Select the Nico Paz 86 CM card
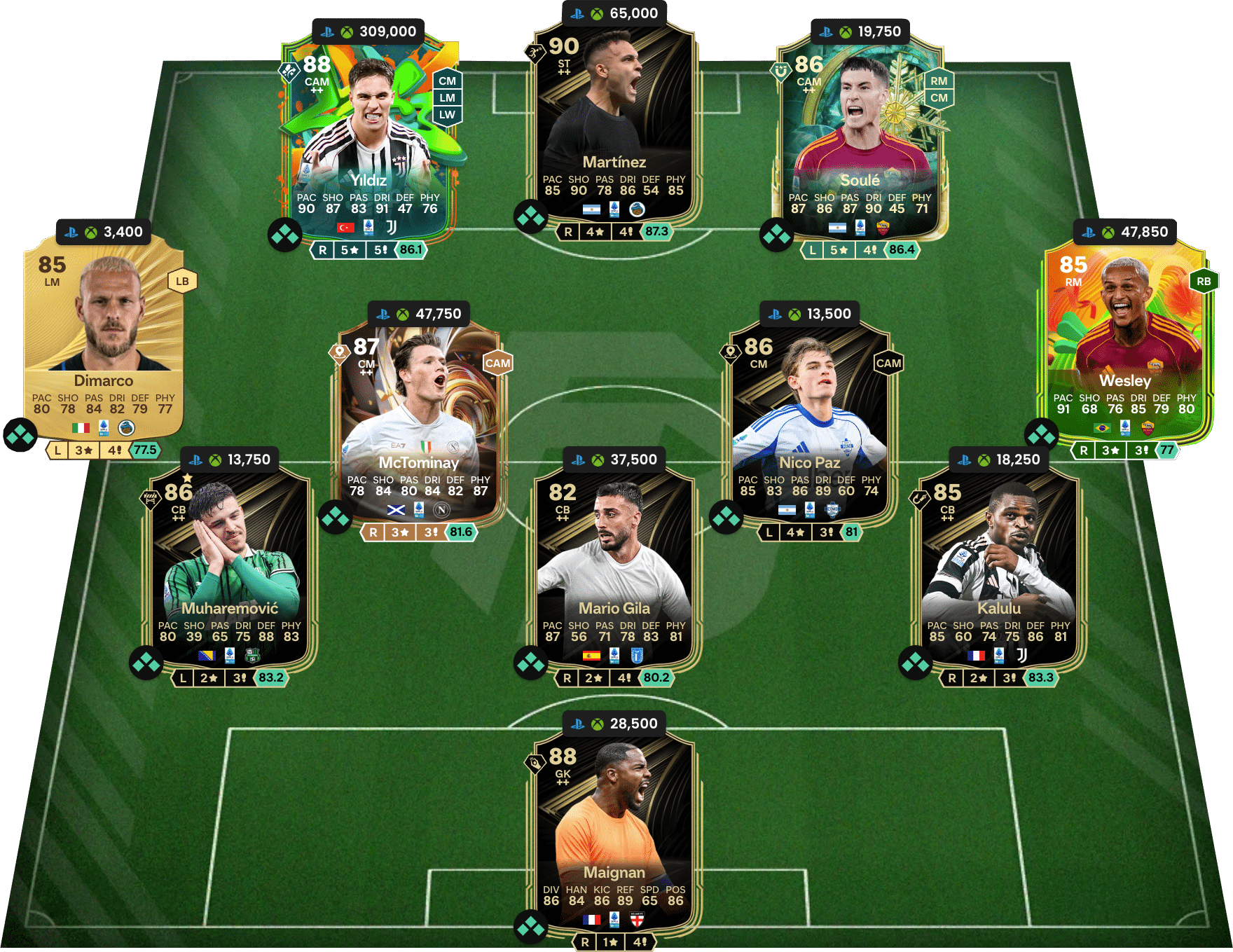This screenshot has width=1233, height=952. click(810, 420)
